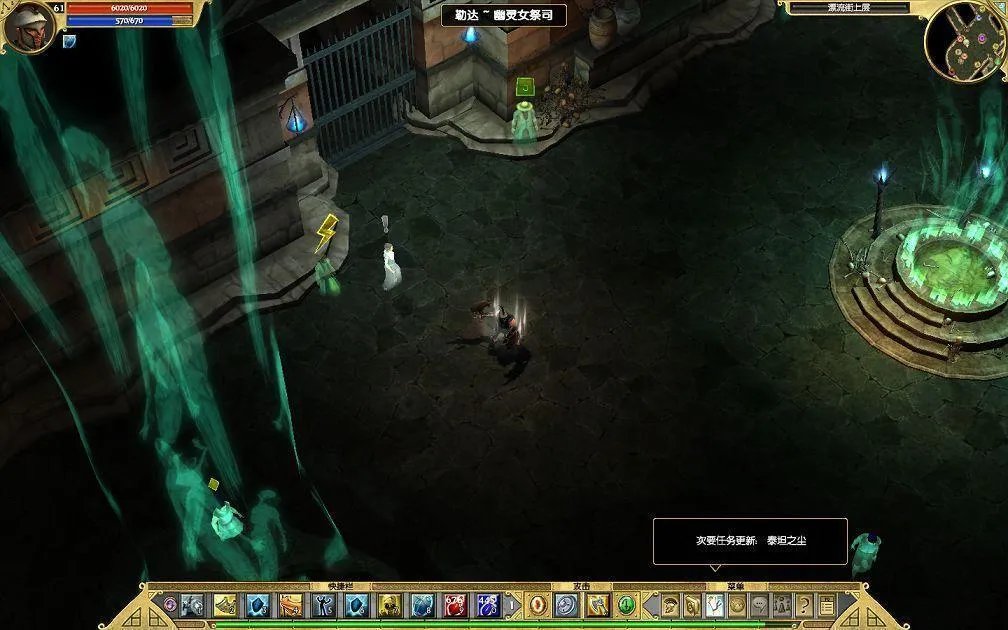Activate the armored warrior skill in slot 1
Viewport: 1008px width, 630px height.
pyautogui.click(x=192, y=605)
